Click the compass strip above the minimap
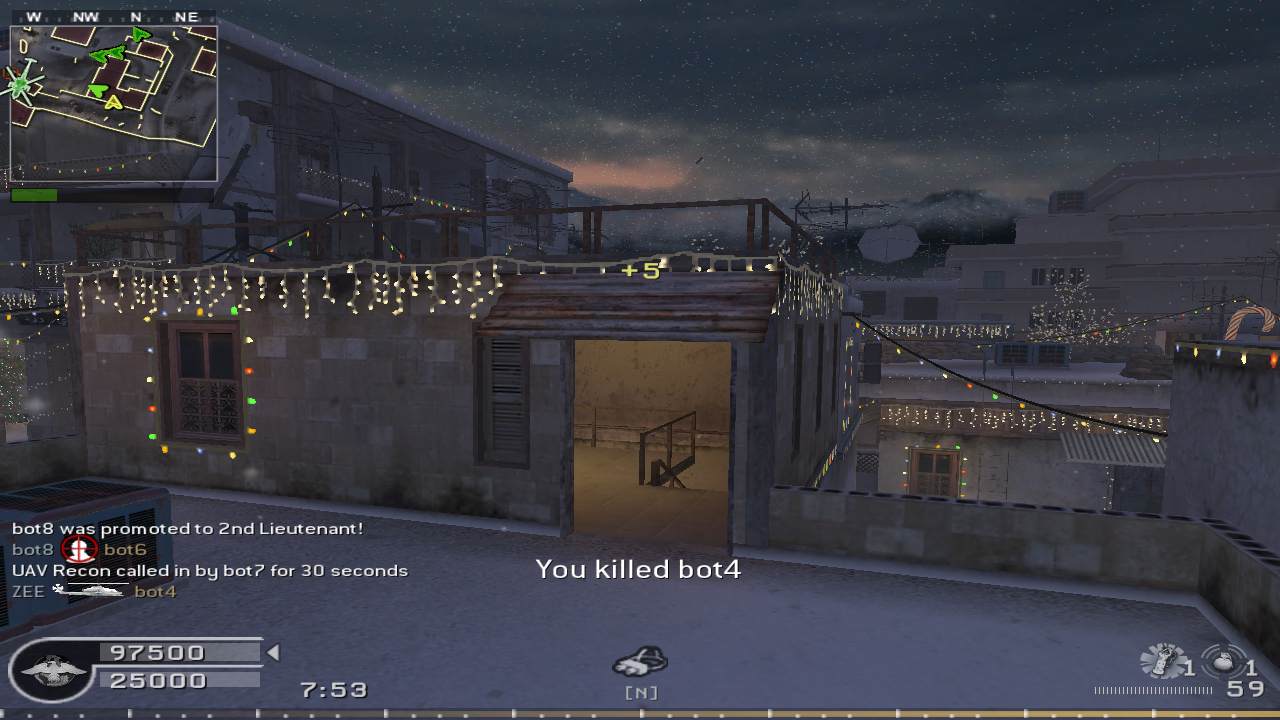Screen dimensions: 1280x720 click(113, 17)
